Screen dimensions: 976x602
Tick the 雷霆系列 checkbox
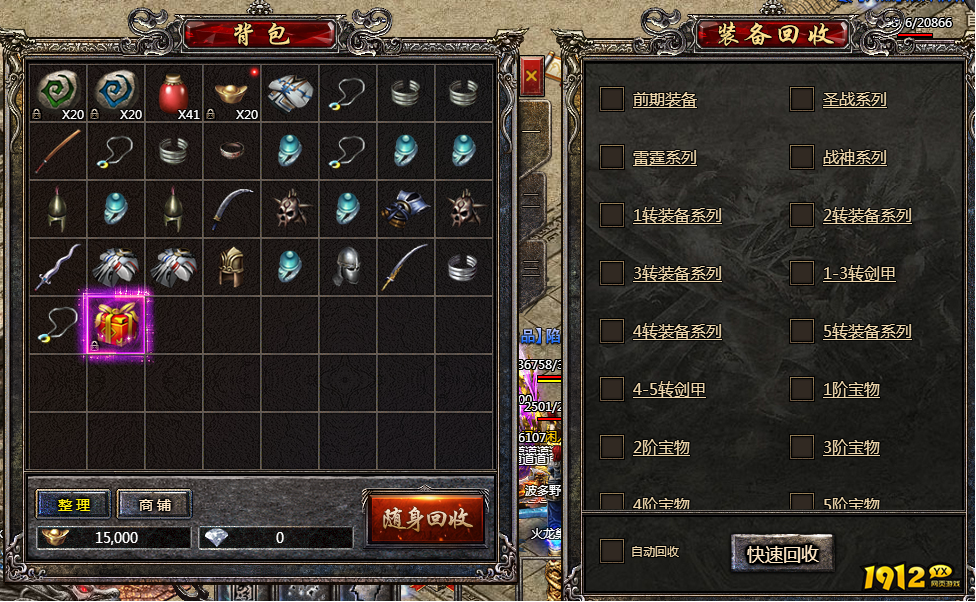point(612,157)
